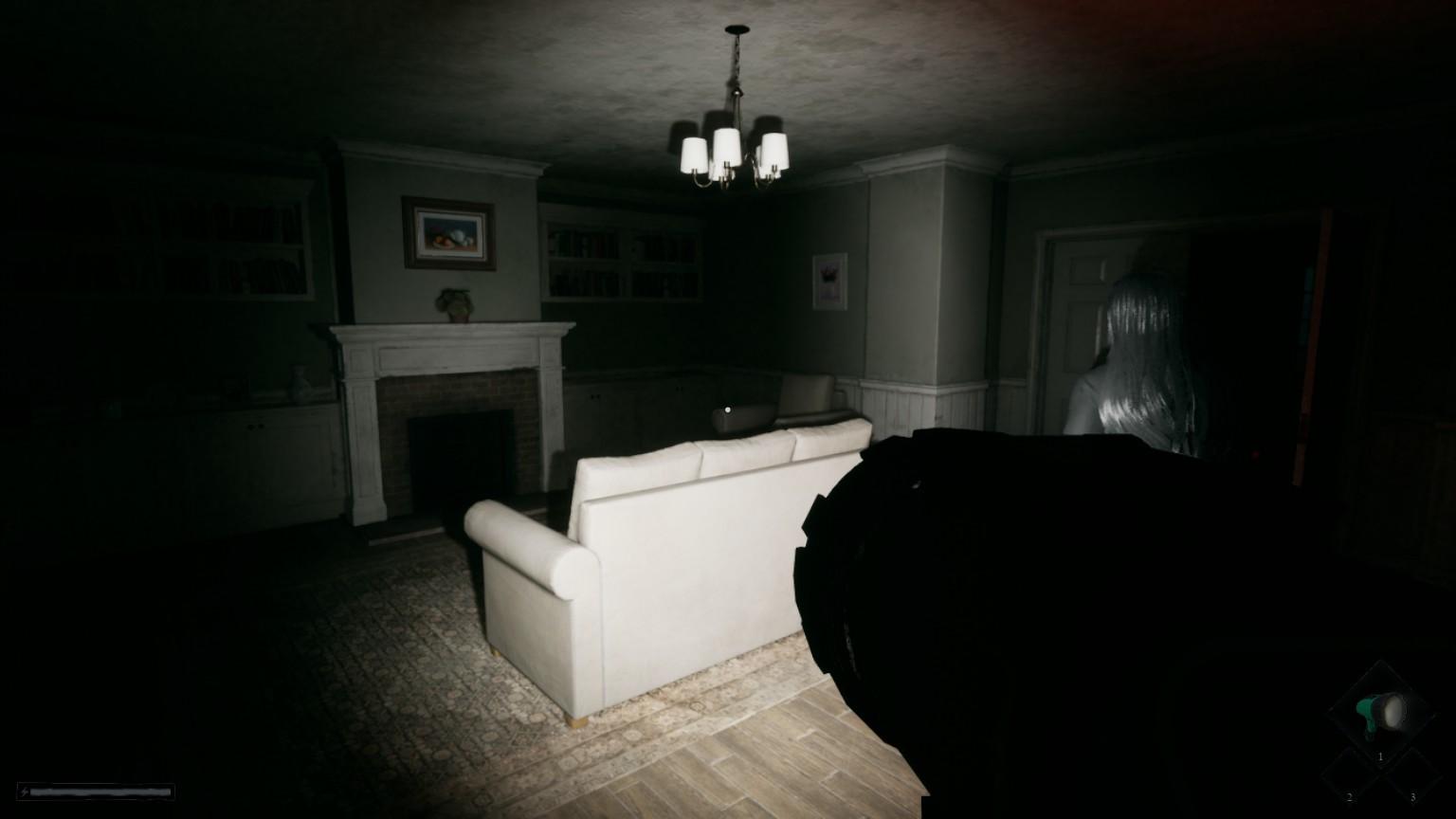Click the white sofa in the living room
Image resolution: width=1456 pixels, height=819 pixels.
tap(664, 531)
